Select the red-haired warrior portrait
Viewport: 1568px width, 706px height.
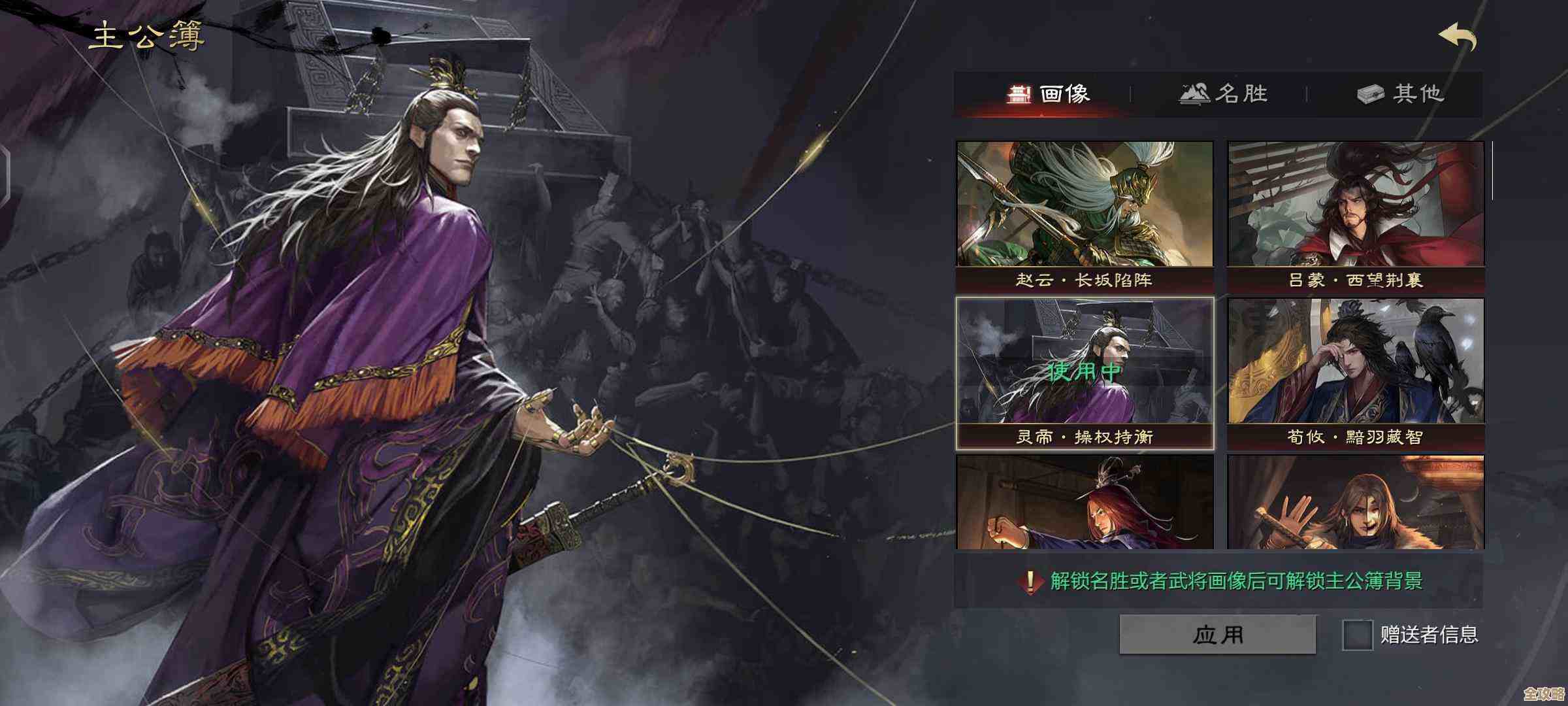click(x=1085, y=502)
